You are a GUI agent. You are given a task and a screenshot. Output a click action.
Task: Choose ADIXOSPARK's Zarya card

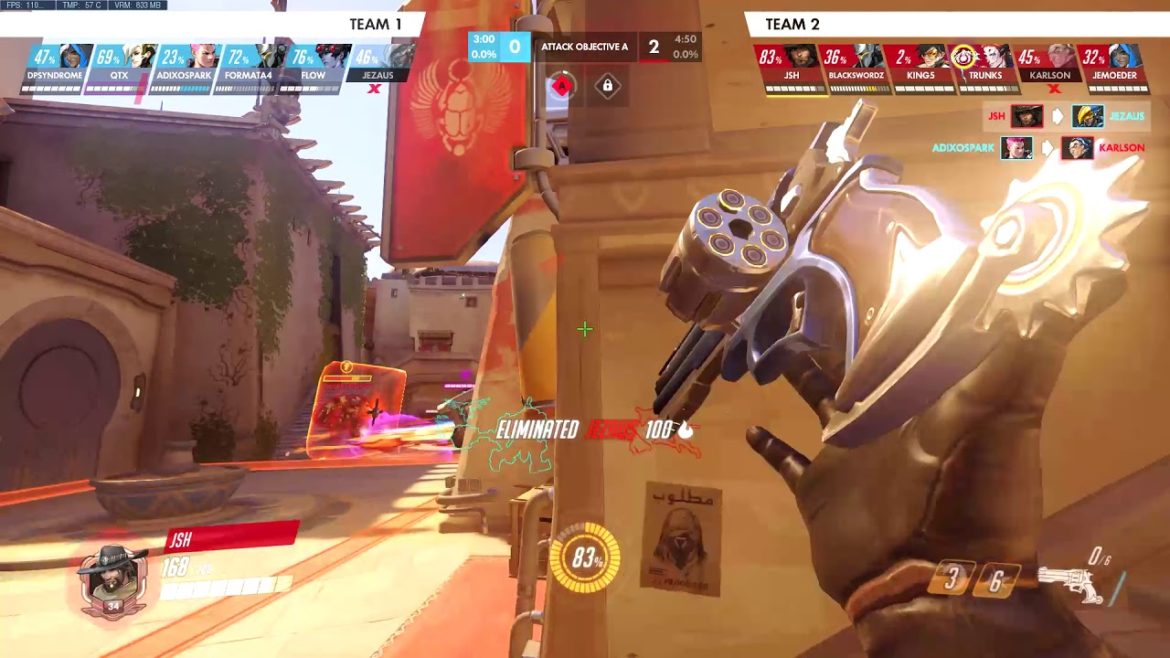click(x=181, y=66)
